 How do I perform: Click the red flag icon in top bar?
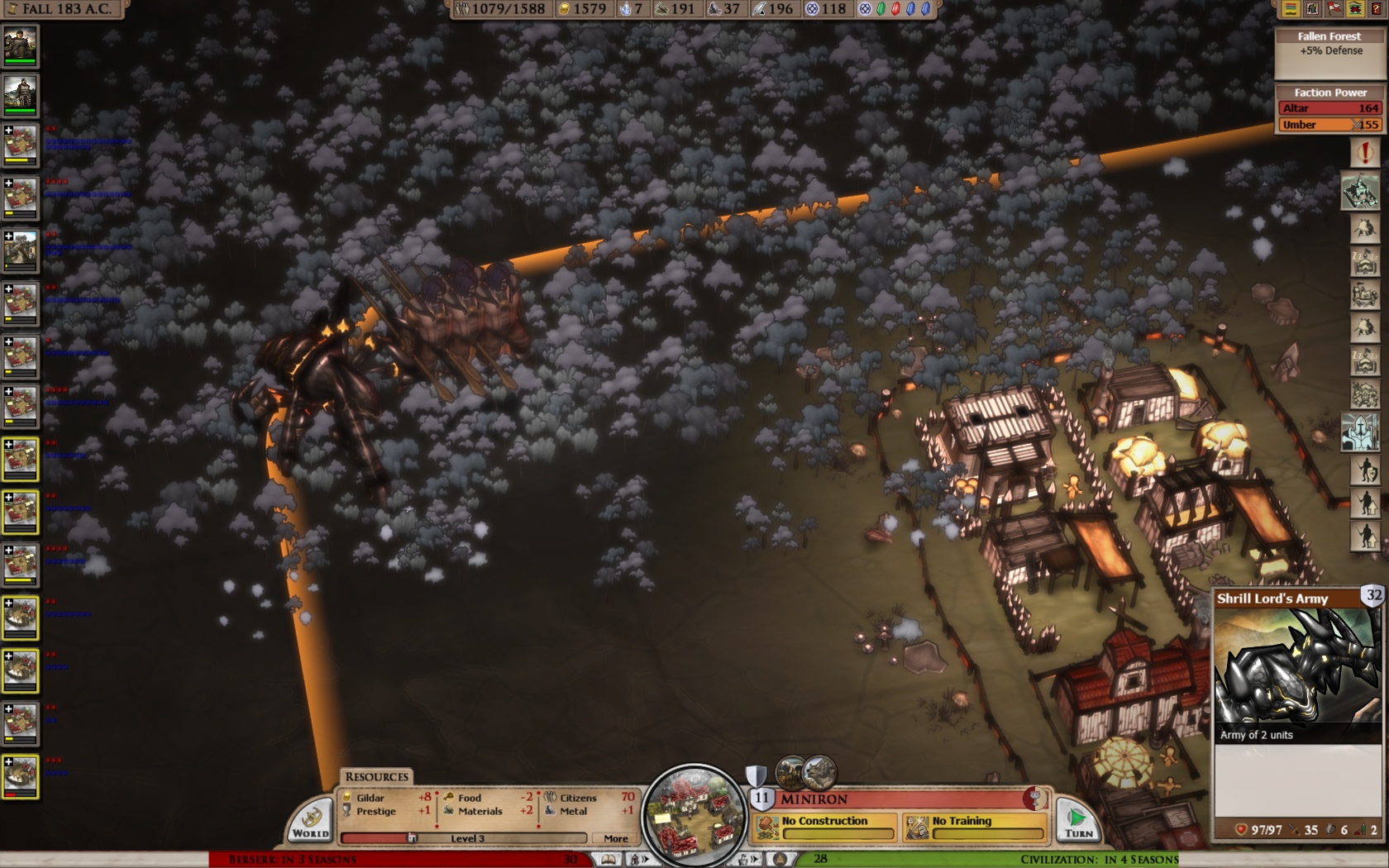[1334, 9]
